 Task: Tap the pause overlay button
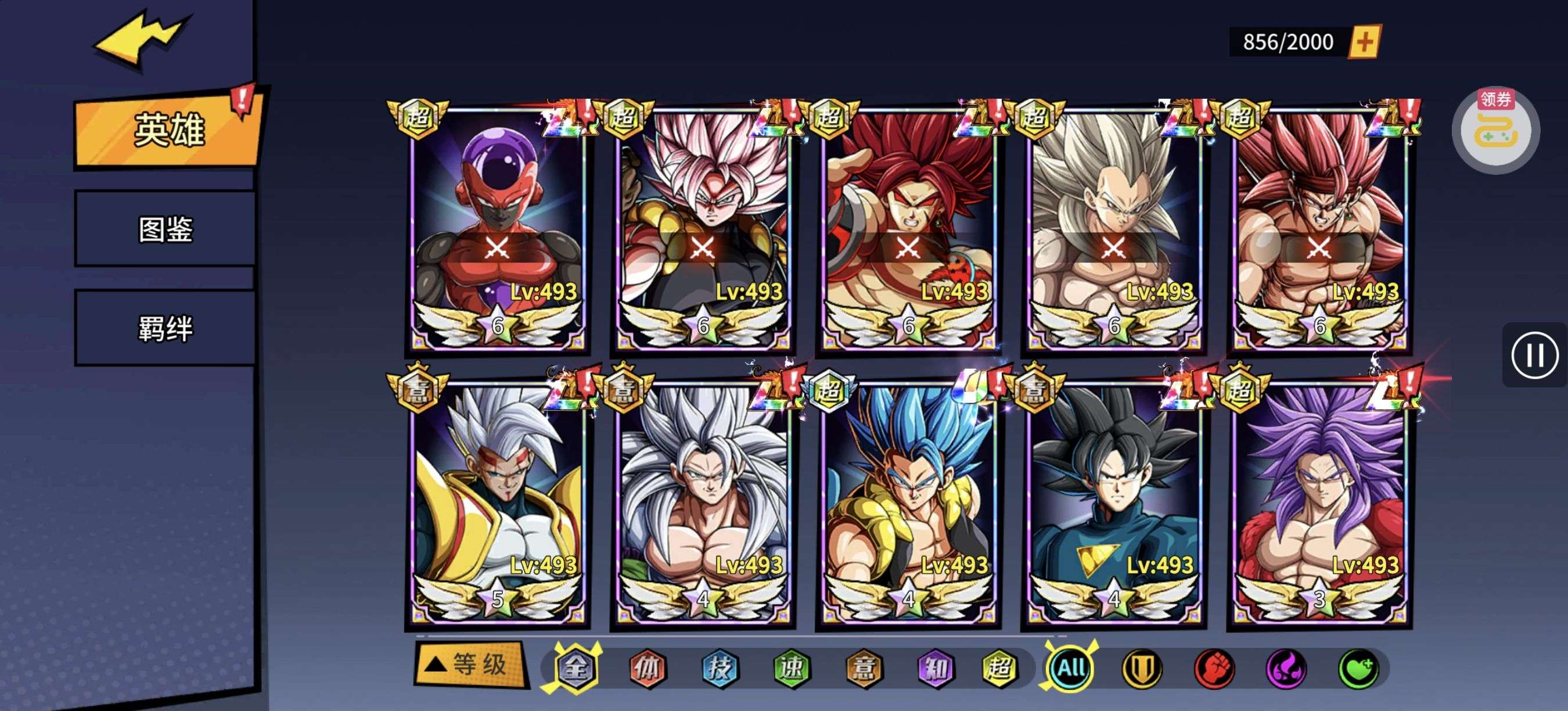click(1534, 355)
